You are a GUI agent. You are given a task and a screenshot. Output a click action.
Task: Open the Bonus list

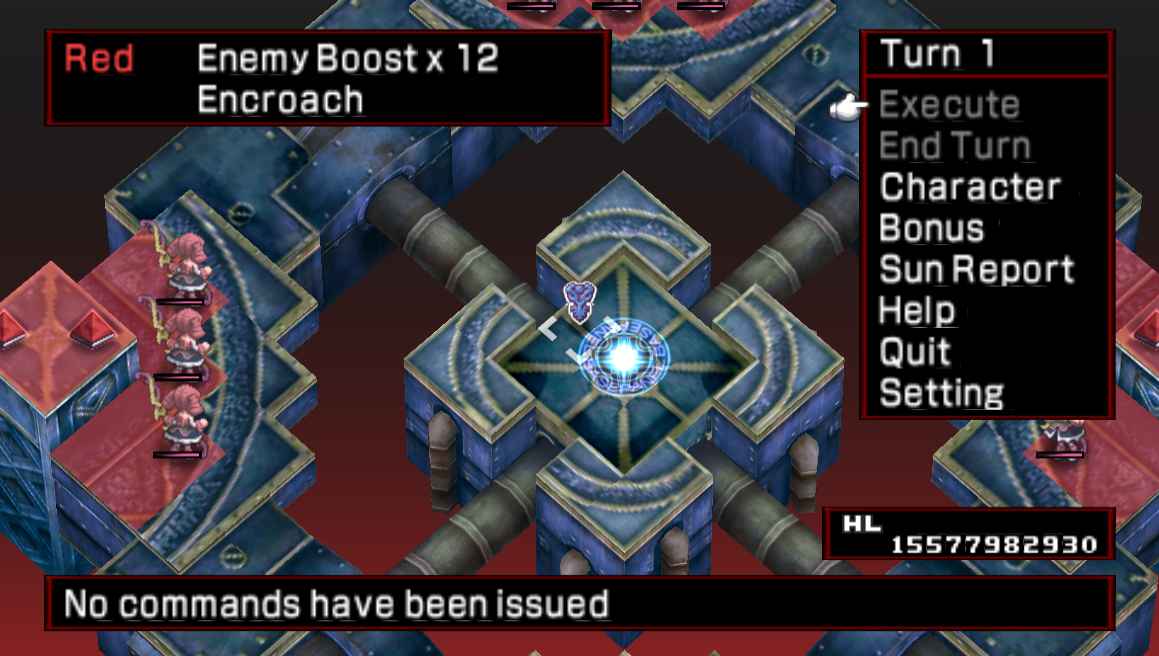931,229
